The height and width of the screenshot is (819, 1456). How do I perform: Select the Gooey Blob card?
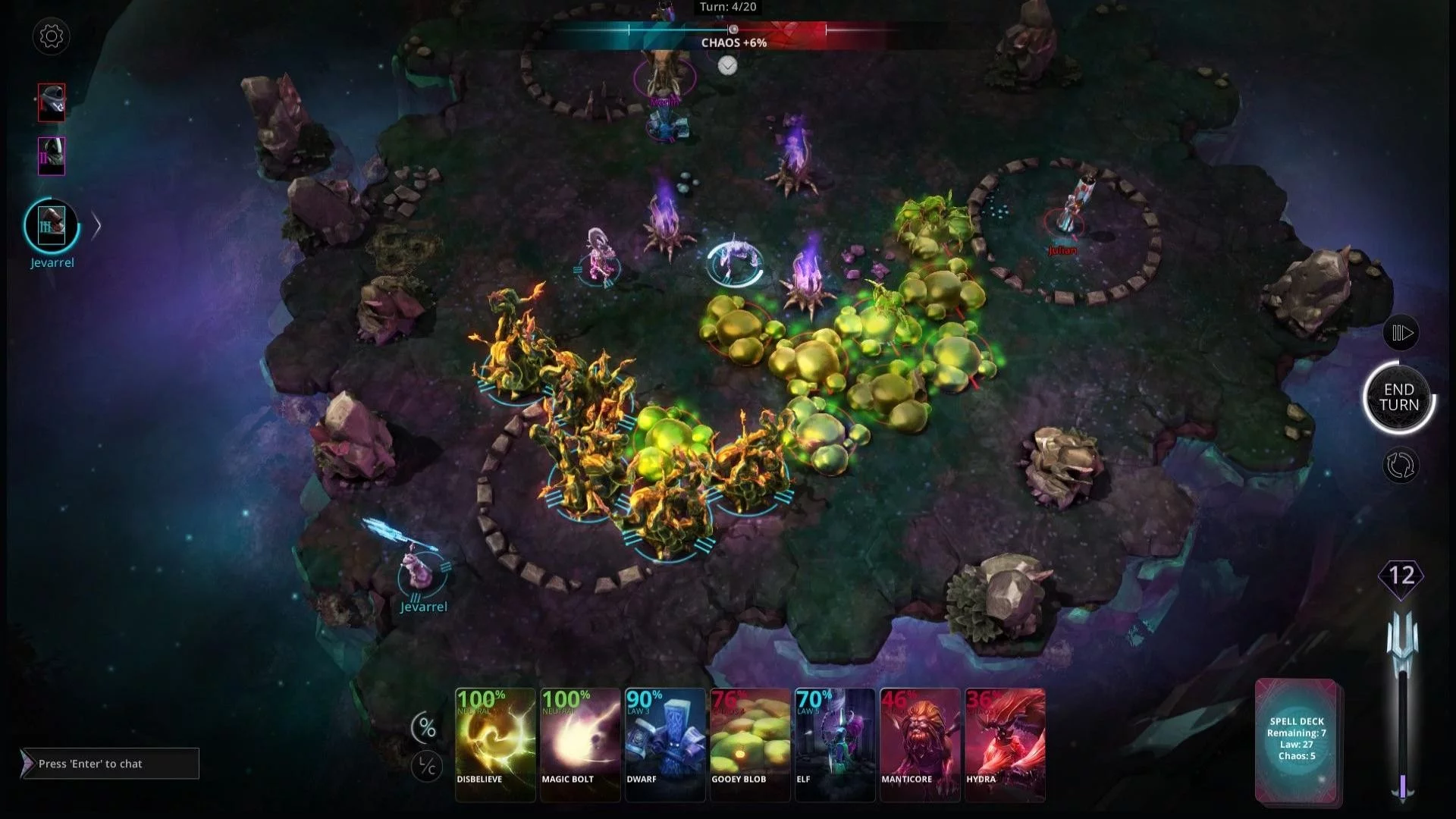click(750, 744)
